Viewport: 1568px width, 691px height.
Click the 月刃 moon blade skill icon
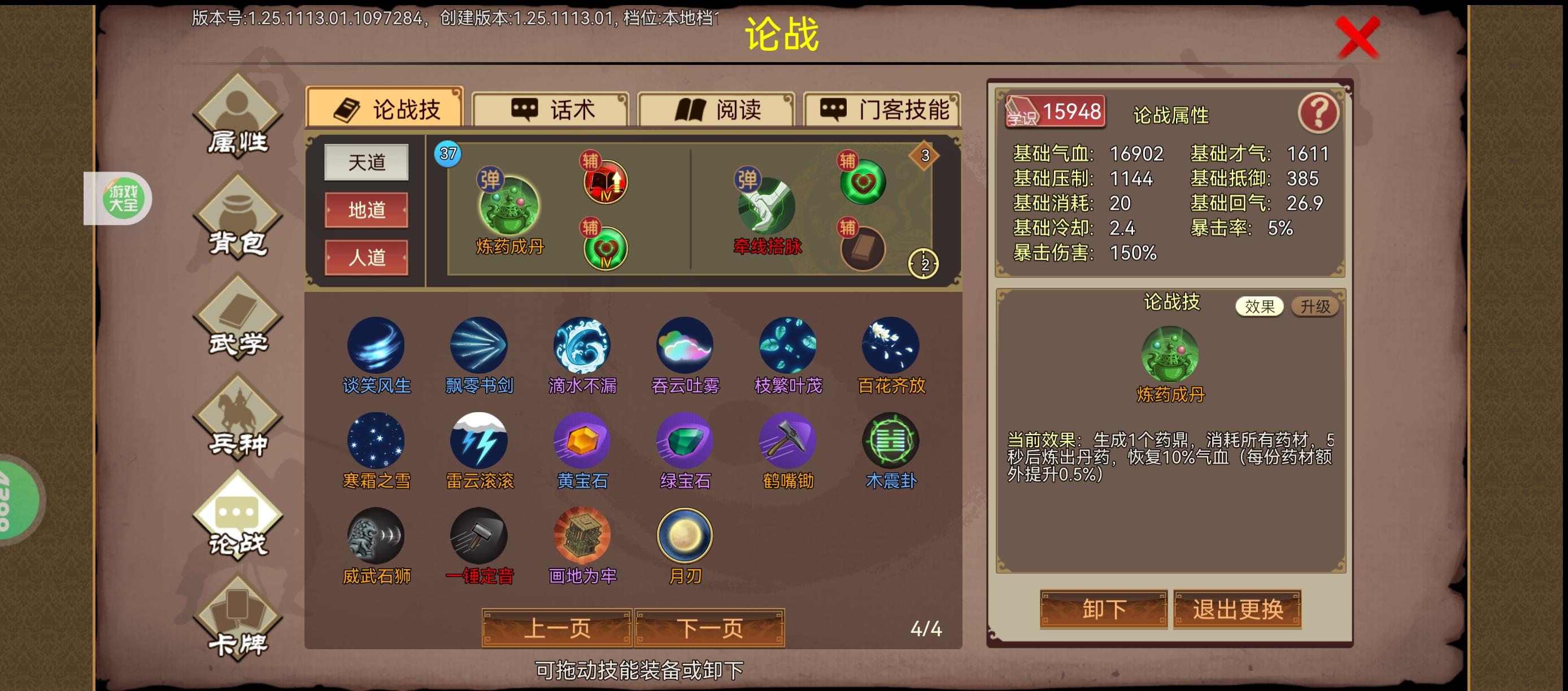click(x=685, y=535)
